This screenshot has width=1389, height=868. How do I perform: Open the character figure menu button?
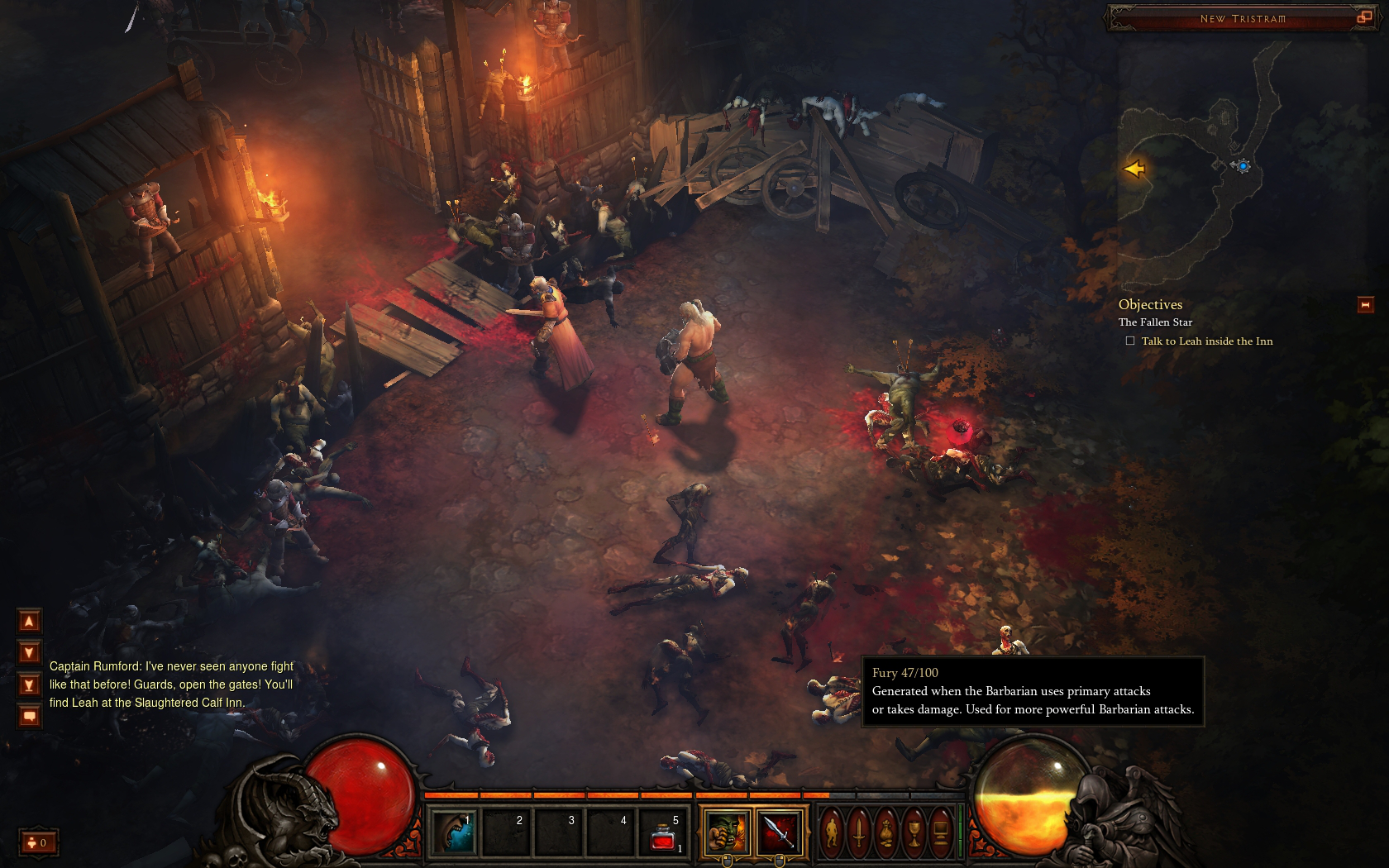(x=833, y=832)
